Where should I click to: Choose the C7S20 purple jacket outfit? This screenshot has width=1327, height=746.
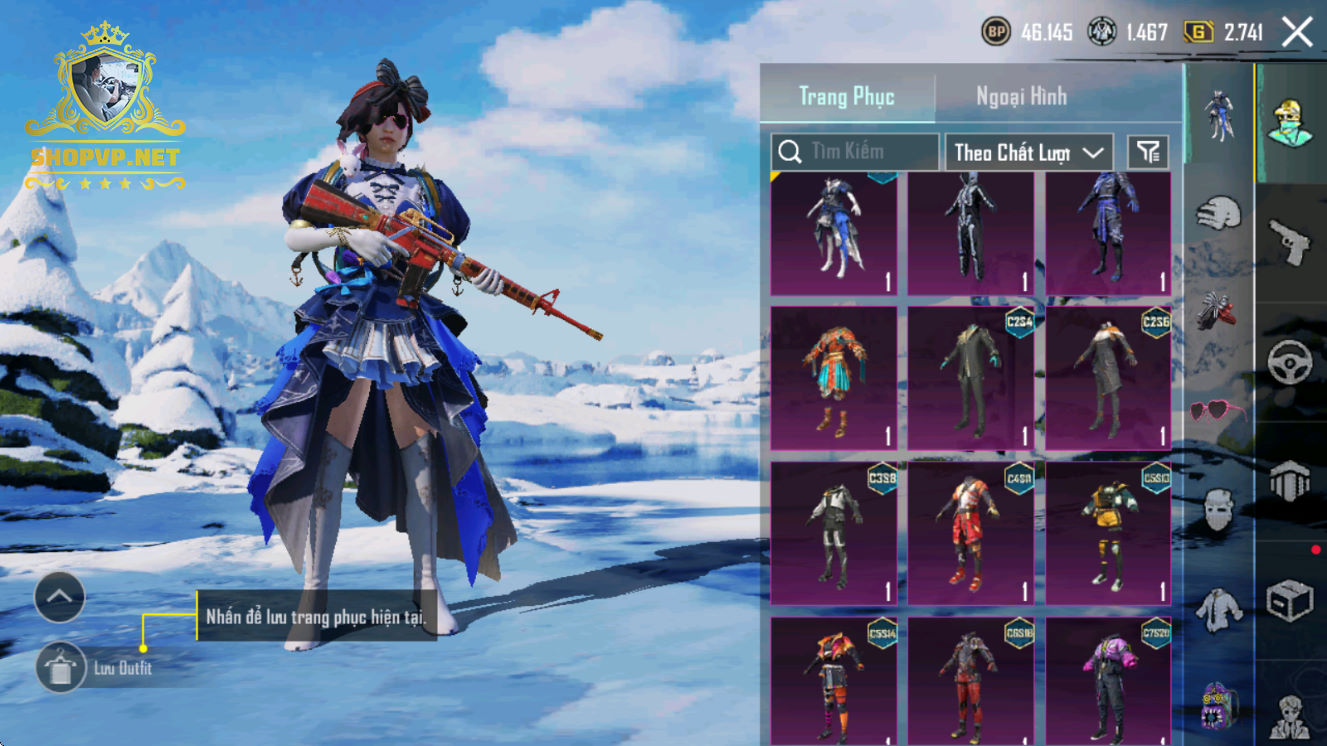[x=1108, y=680]
